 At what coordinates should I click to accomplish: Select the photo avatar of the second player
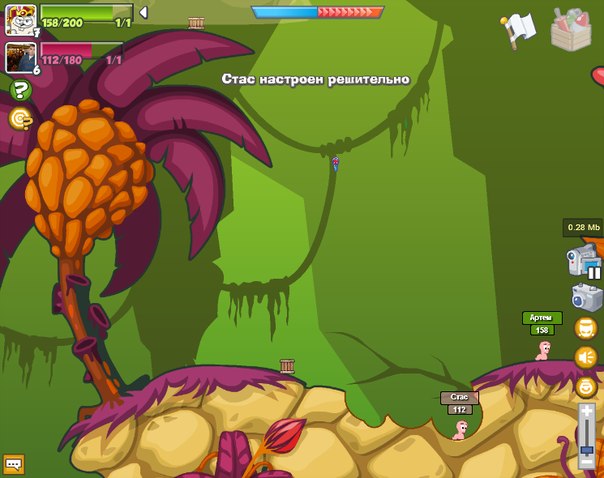point(20,57)
